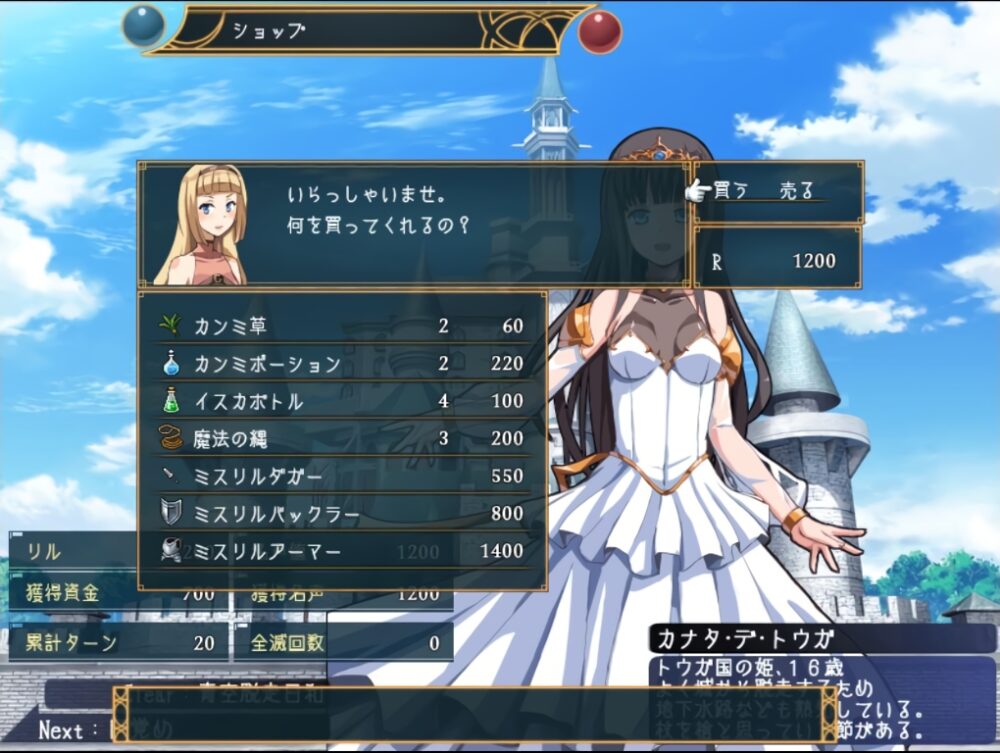Pick ミスリルバックラー shield for purchase

342,513
